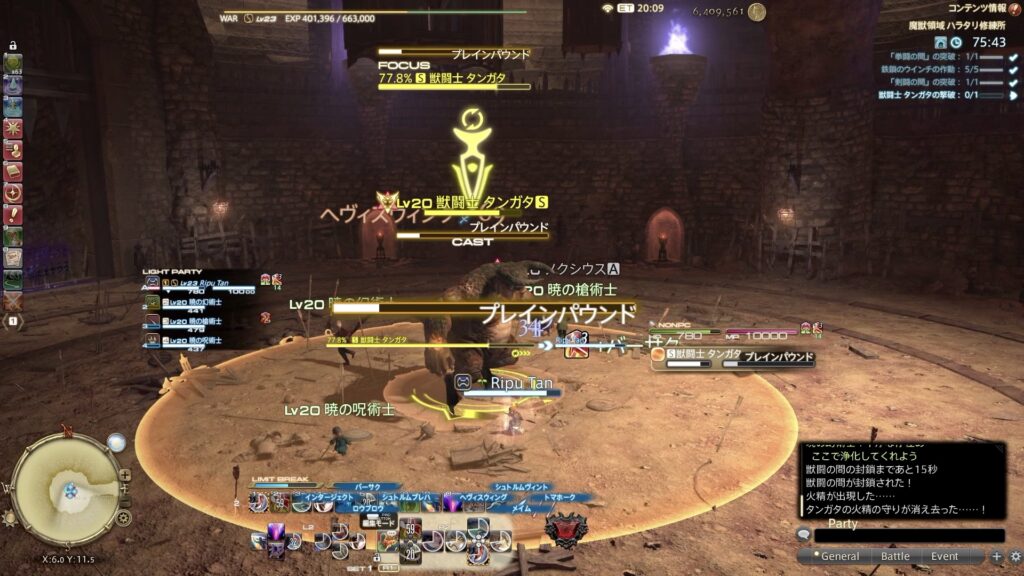Image resolution: width=1024 pixels, height=576 pixels.
Task: Open the Battle chat tab
Action: pos(895,556)
